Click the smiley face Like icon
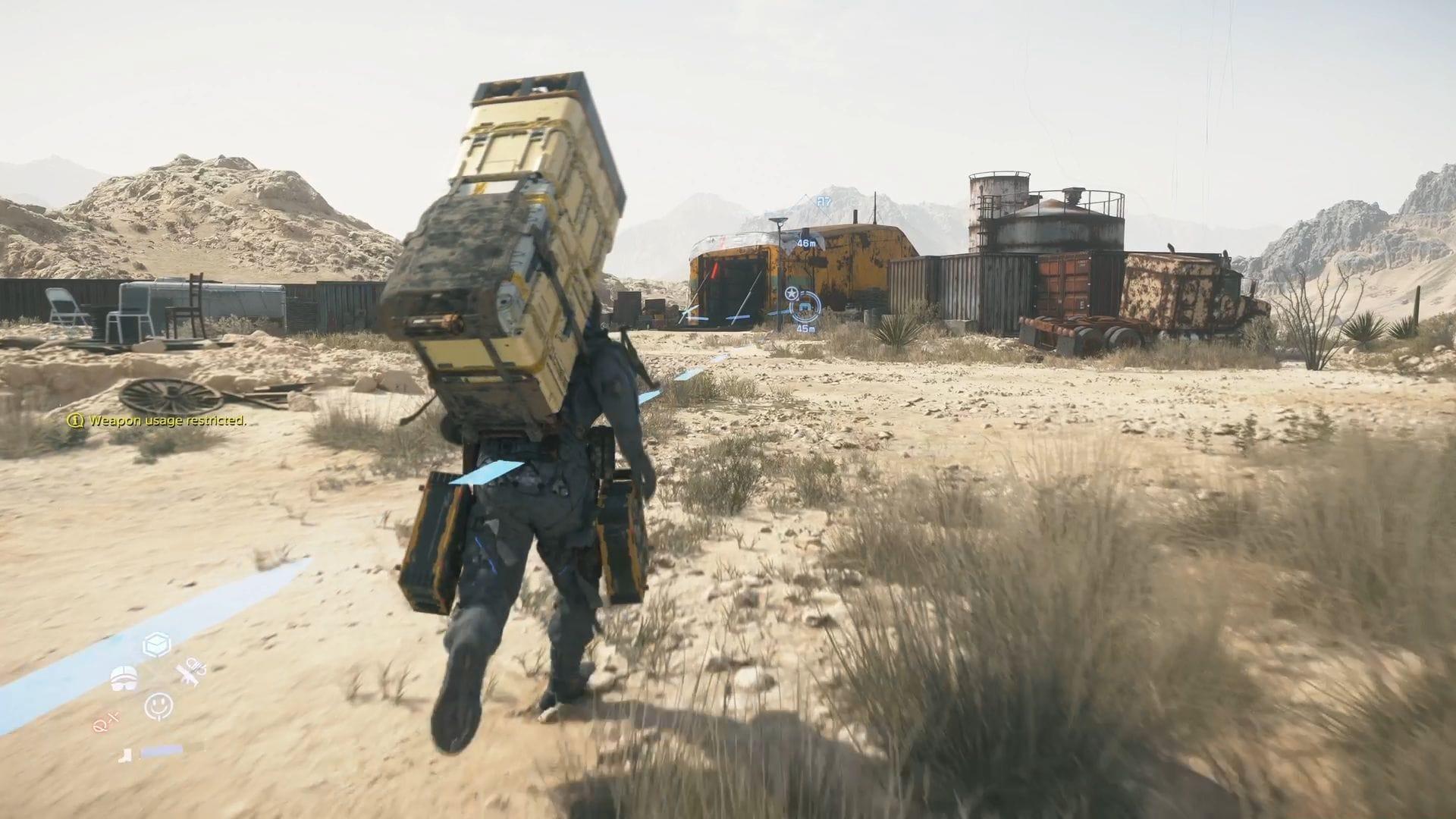 tap(158, 706)
